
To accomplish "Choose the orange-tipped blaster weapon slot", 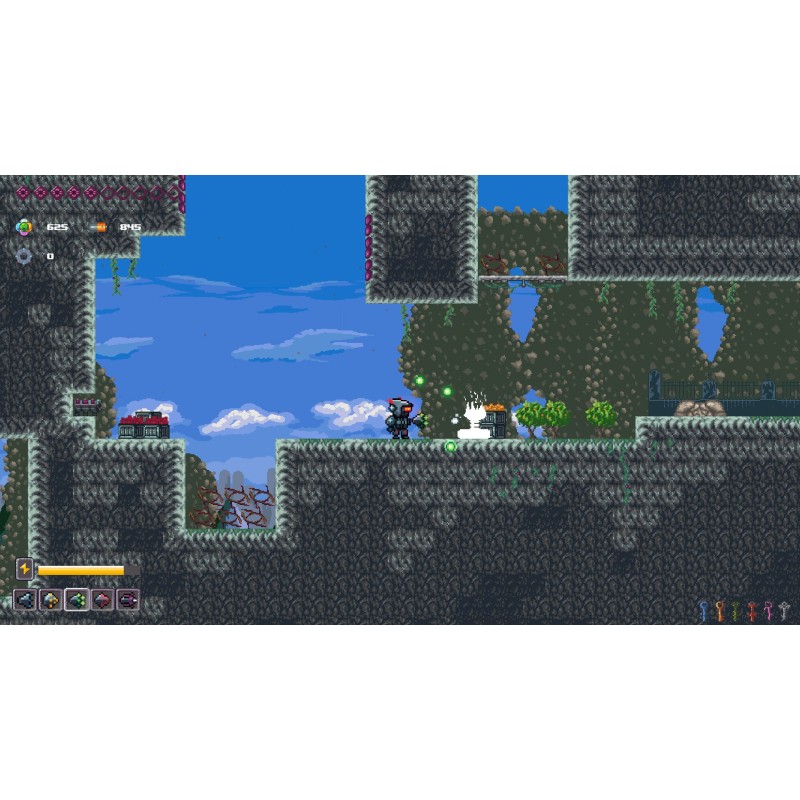I will (51, 600).
